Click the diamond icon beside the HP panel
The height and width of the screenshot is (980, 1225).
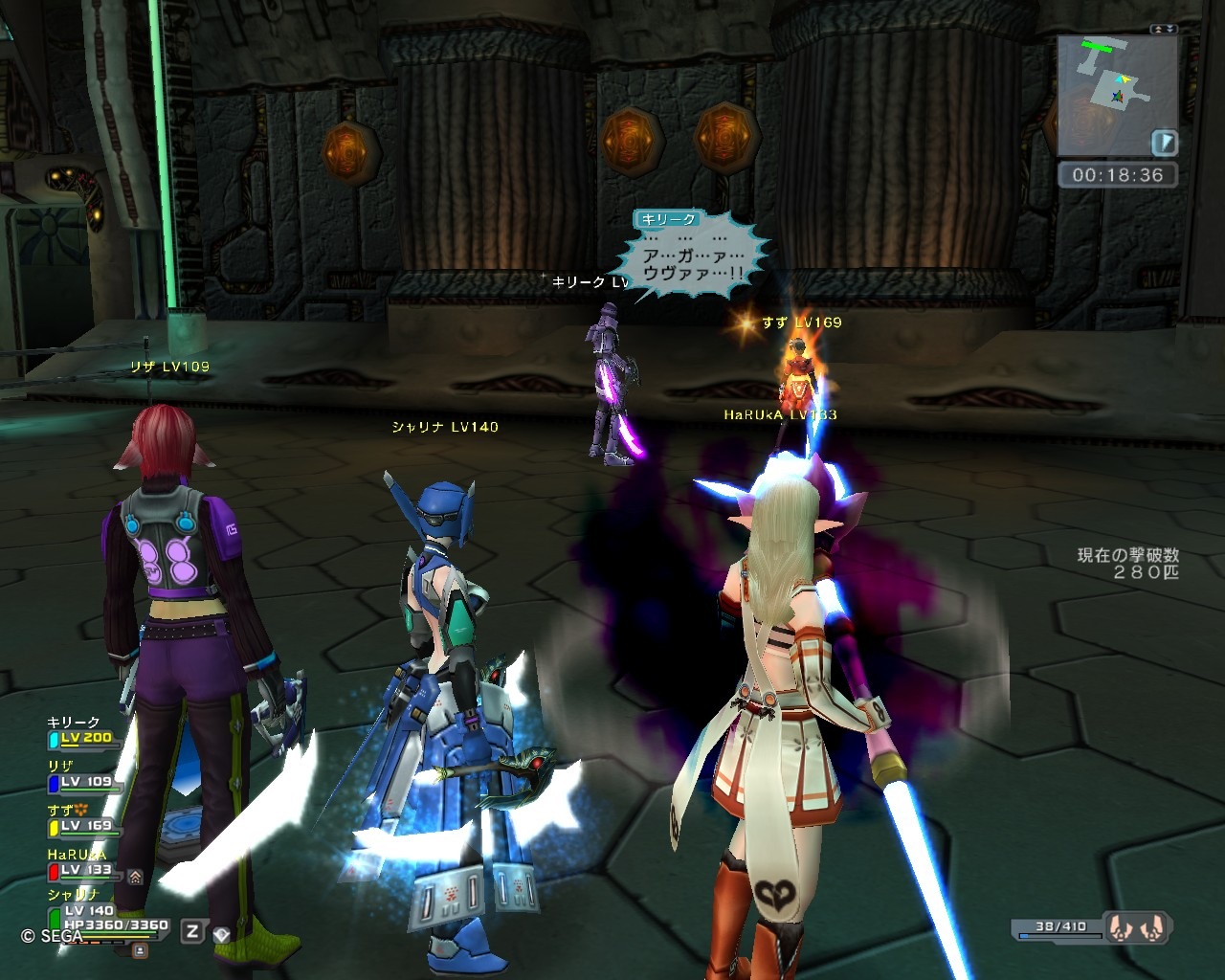[222, 933]
